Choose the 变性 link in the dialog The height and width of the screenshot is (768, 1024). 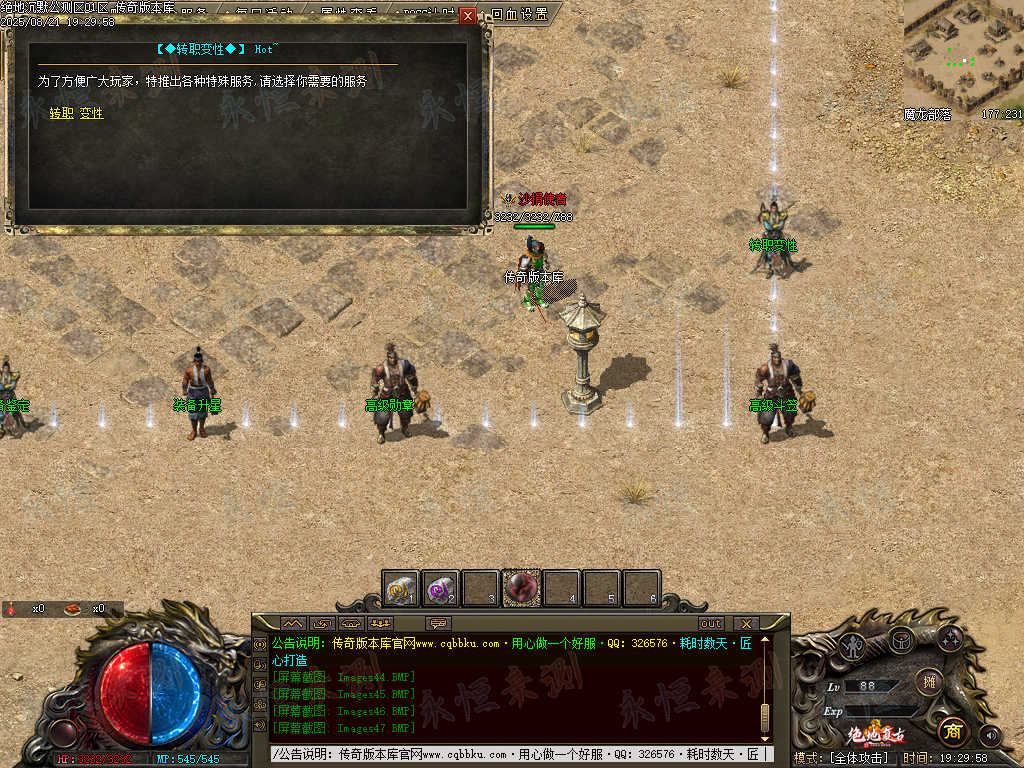pyautogui.click(x=92, y=114)
